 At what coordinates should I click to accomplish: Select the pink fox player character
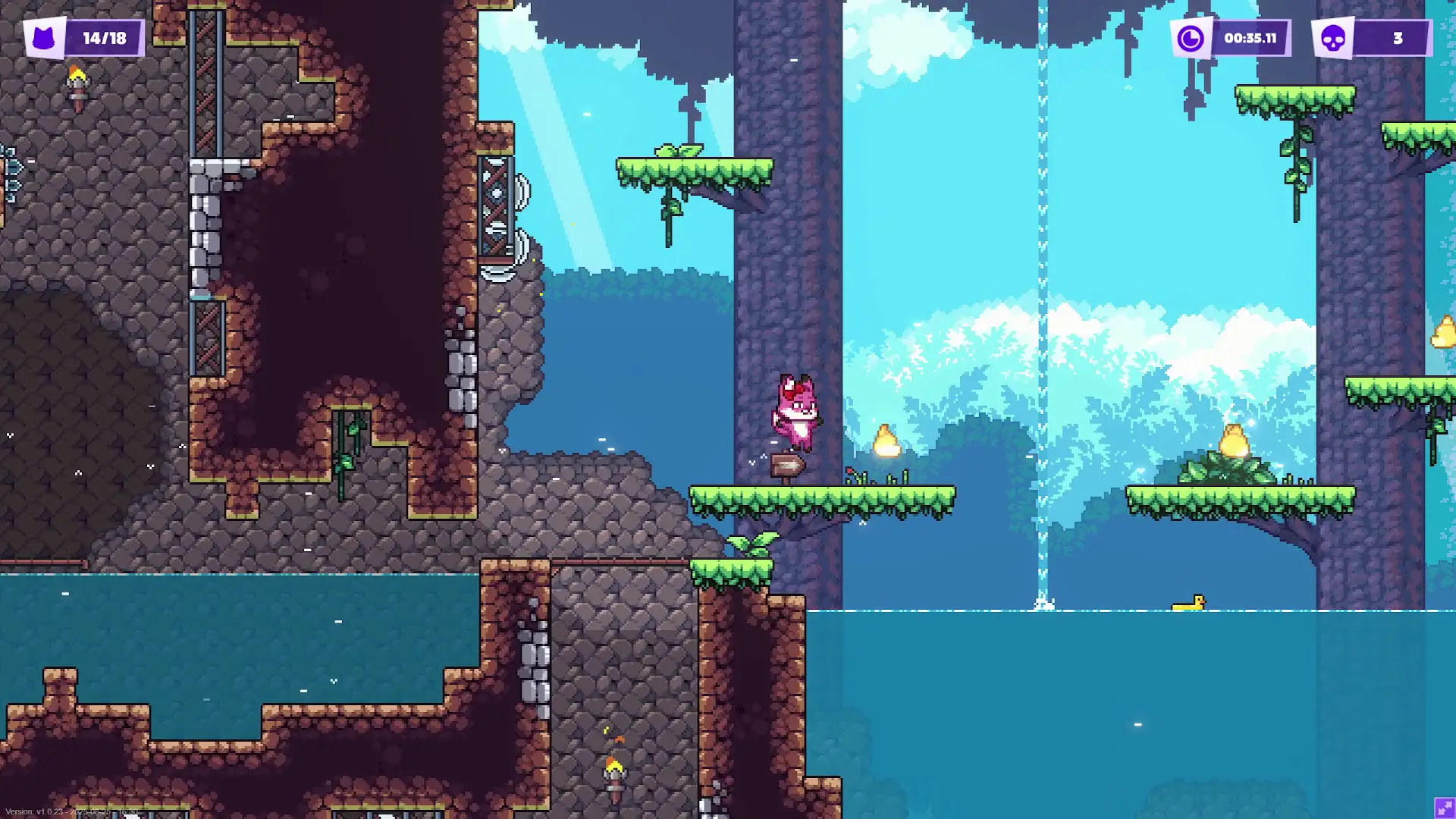[796, 409]
